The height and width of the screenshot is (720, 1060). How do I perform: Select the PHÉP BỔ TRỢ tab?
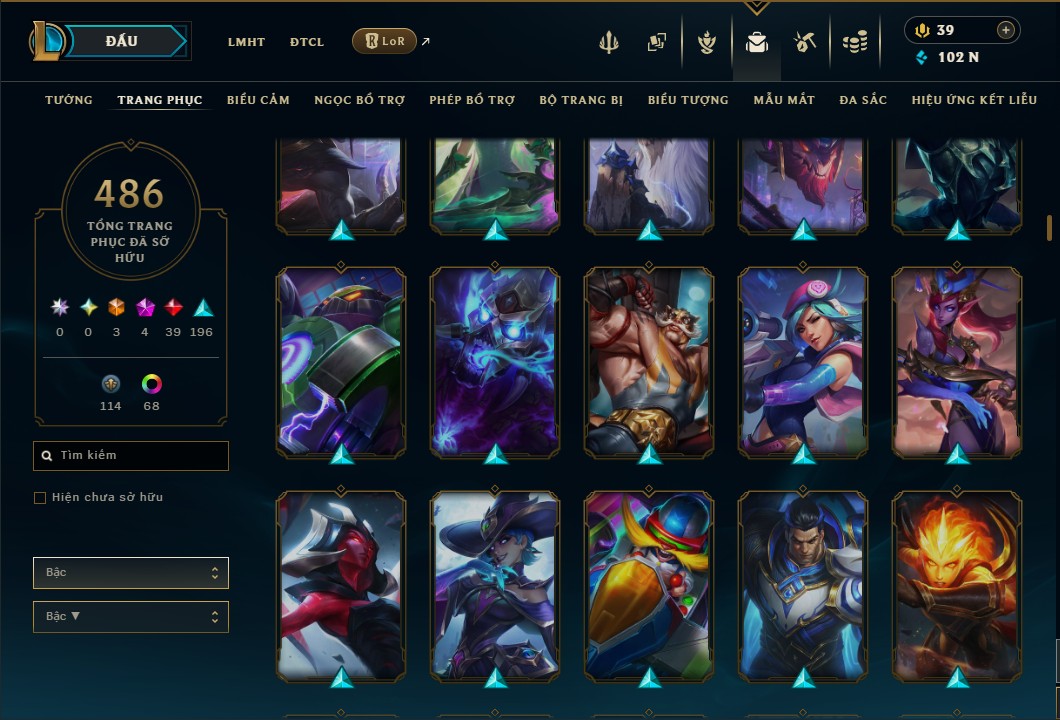pos(472,100)
